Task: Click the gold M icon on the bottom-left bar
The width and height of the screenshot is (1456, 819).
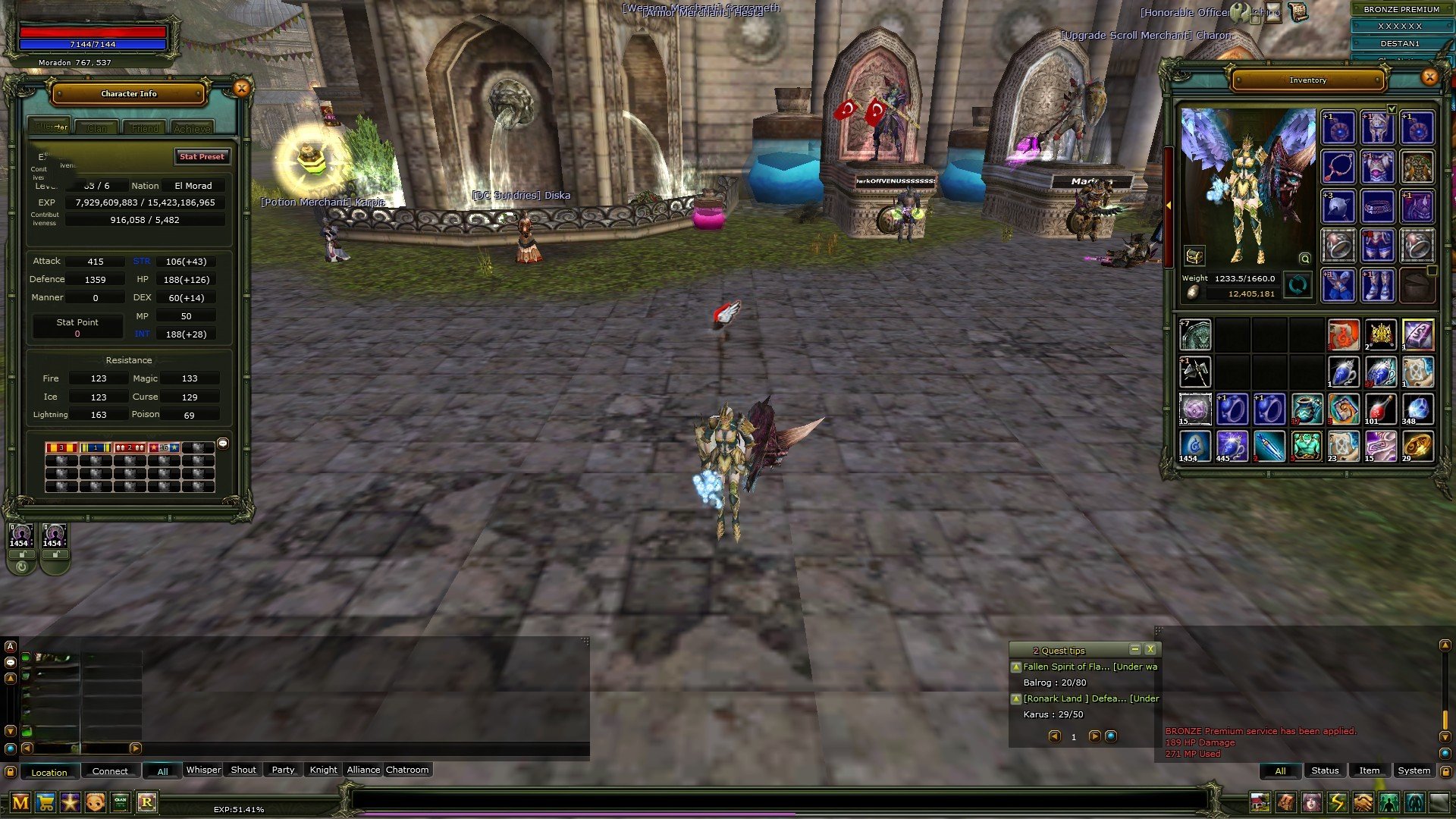Action: click(20, 802)
